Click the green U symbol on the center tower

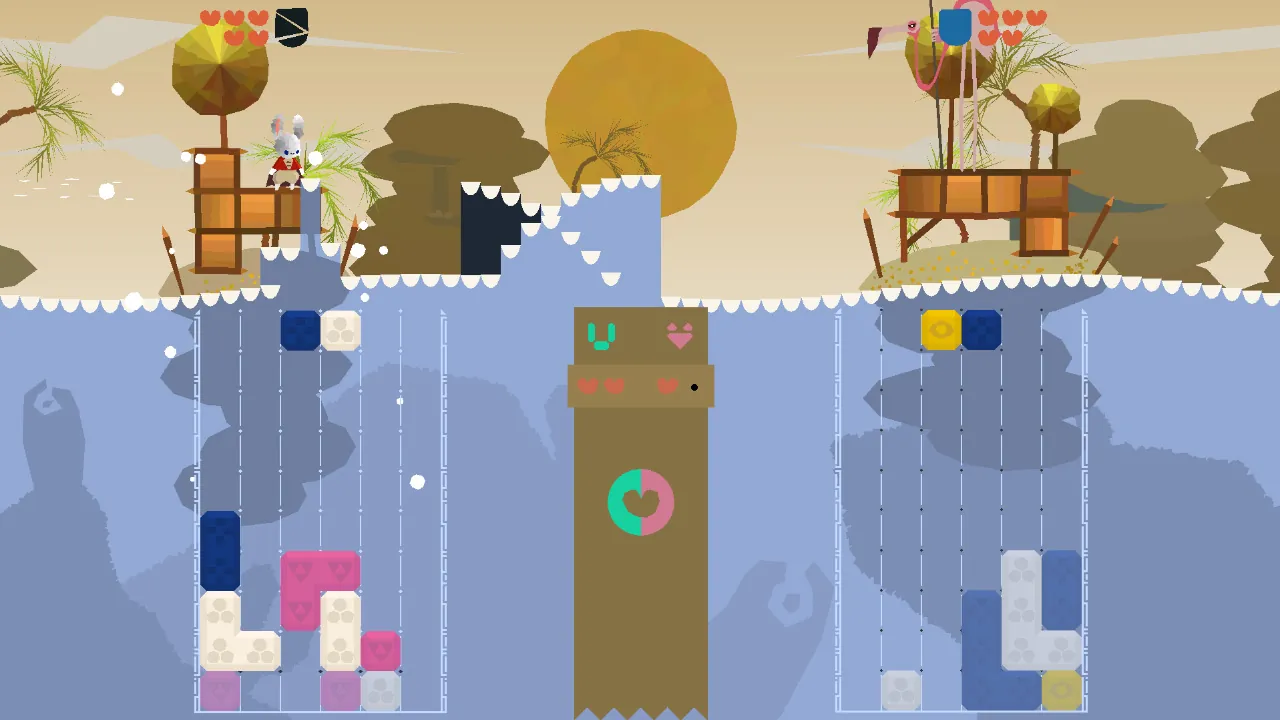[x=600, y=335]
